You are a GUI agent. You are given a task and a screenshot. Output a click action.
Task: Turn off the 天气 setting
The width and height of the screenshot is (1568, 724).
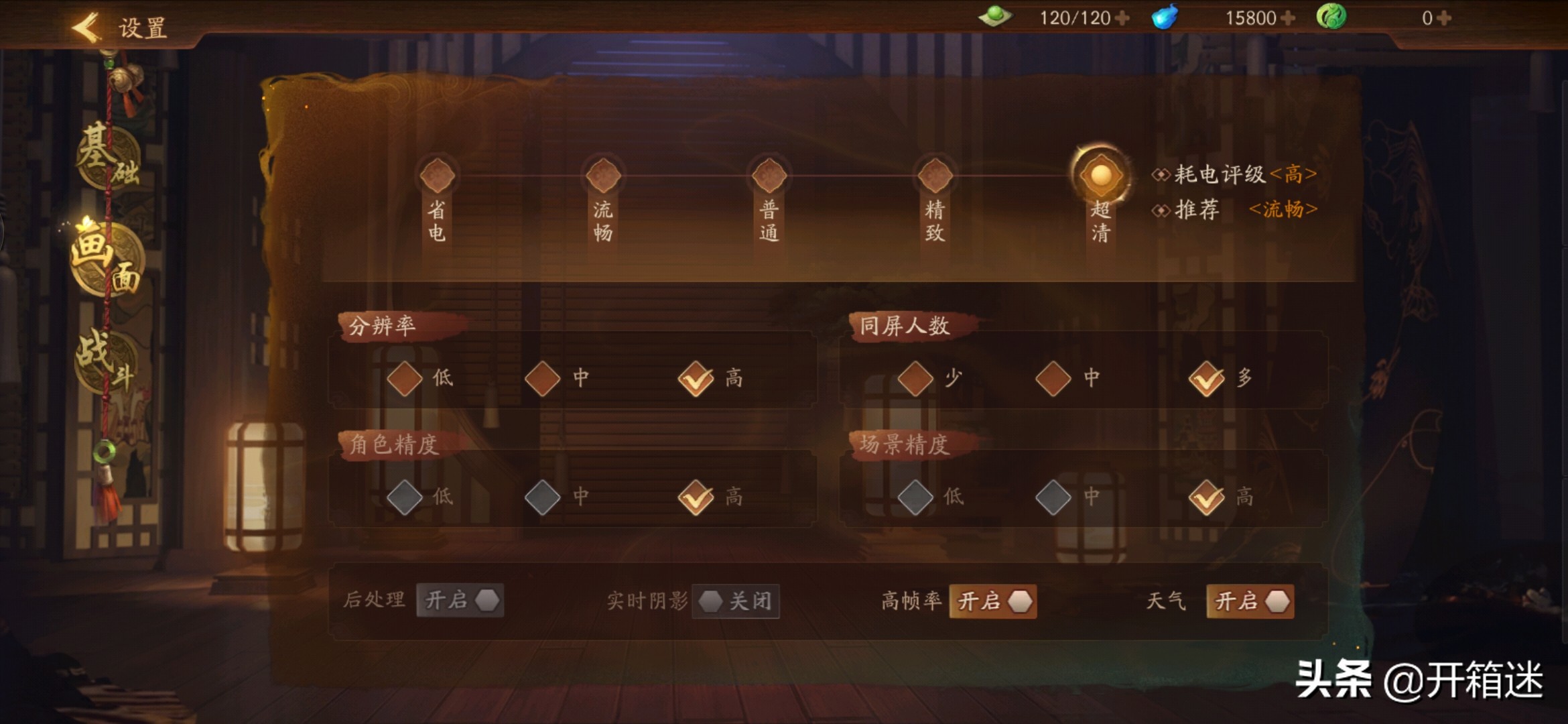coord(1249,601)
